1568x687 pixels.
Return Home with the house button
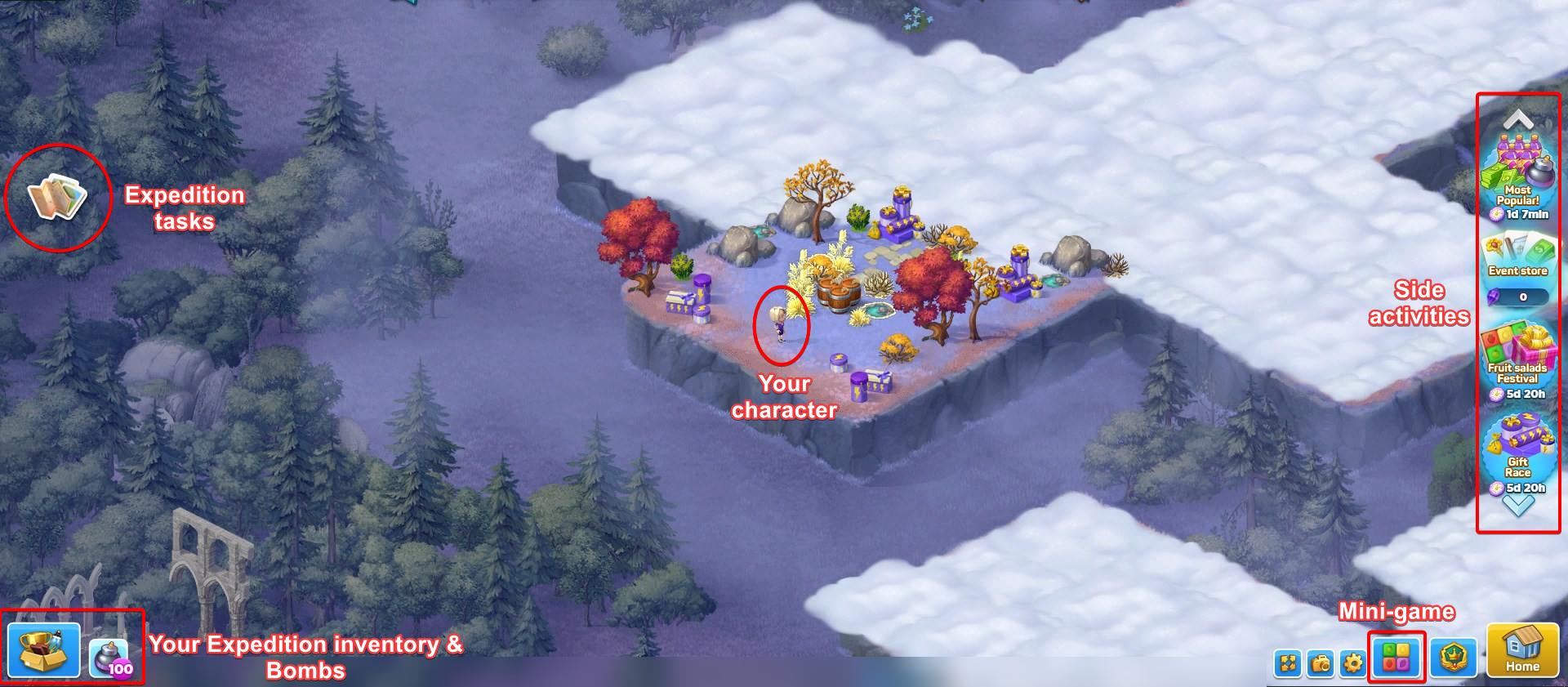pyautogui.click(x=1522, y=650)
